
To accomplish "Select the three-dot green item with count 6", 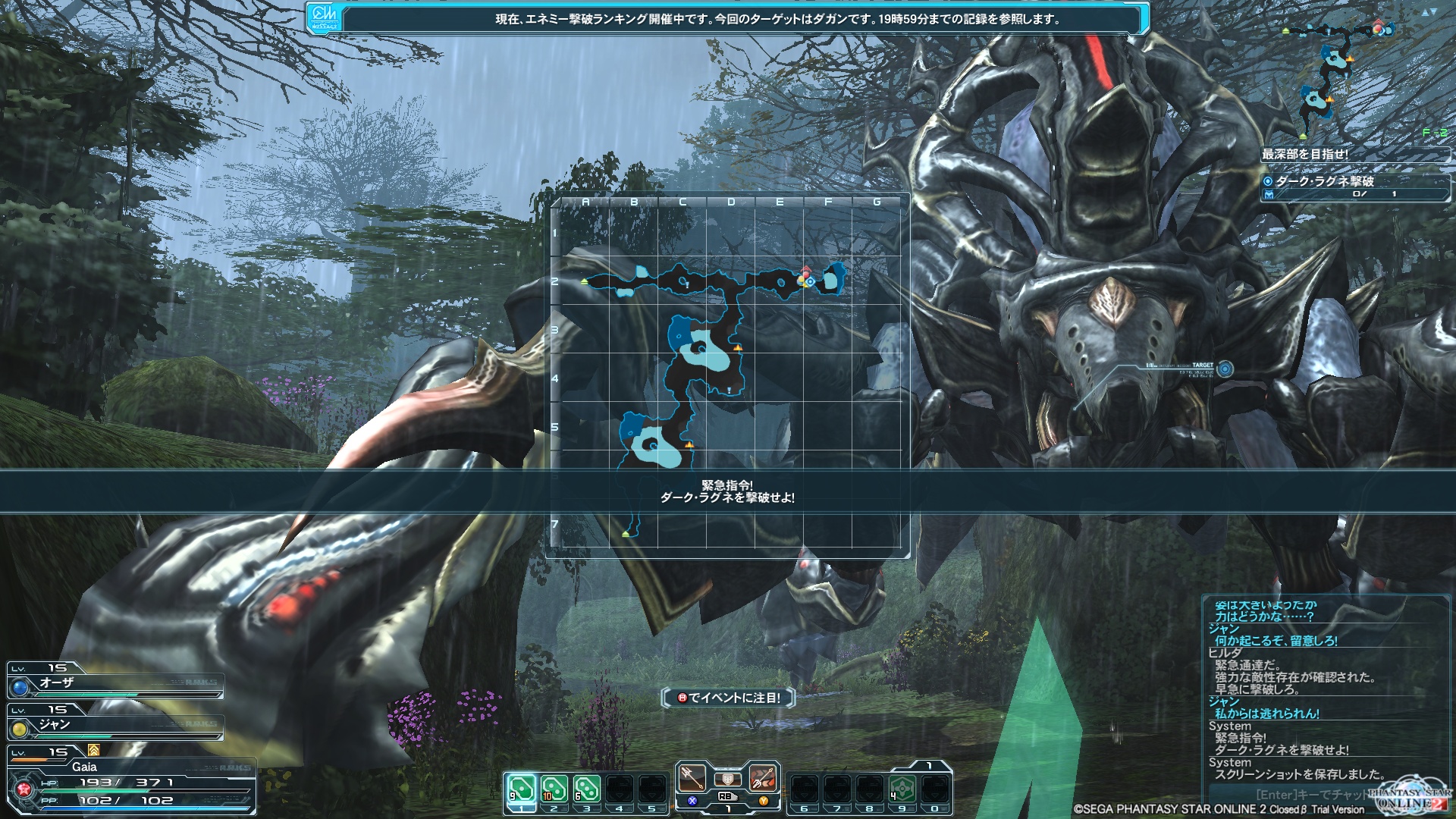I will coord(586,789).
